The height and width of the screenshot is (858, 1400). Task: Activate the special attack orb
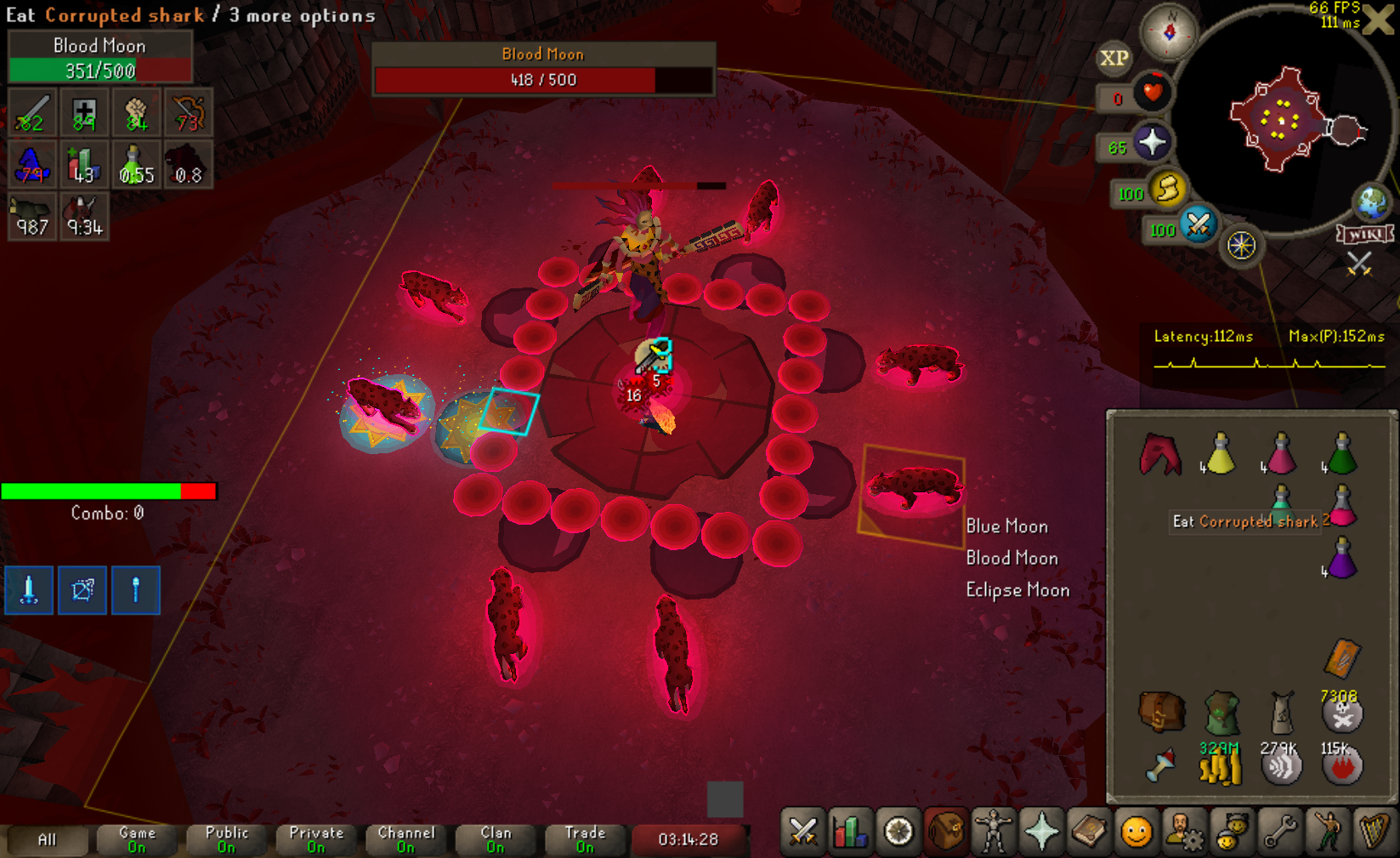click(x=1198, y=225)
